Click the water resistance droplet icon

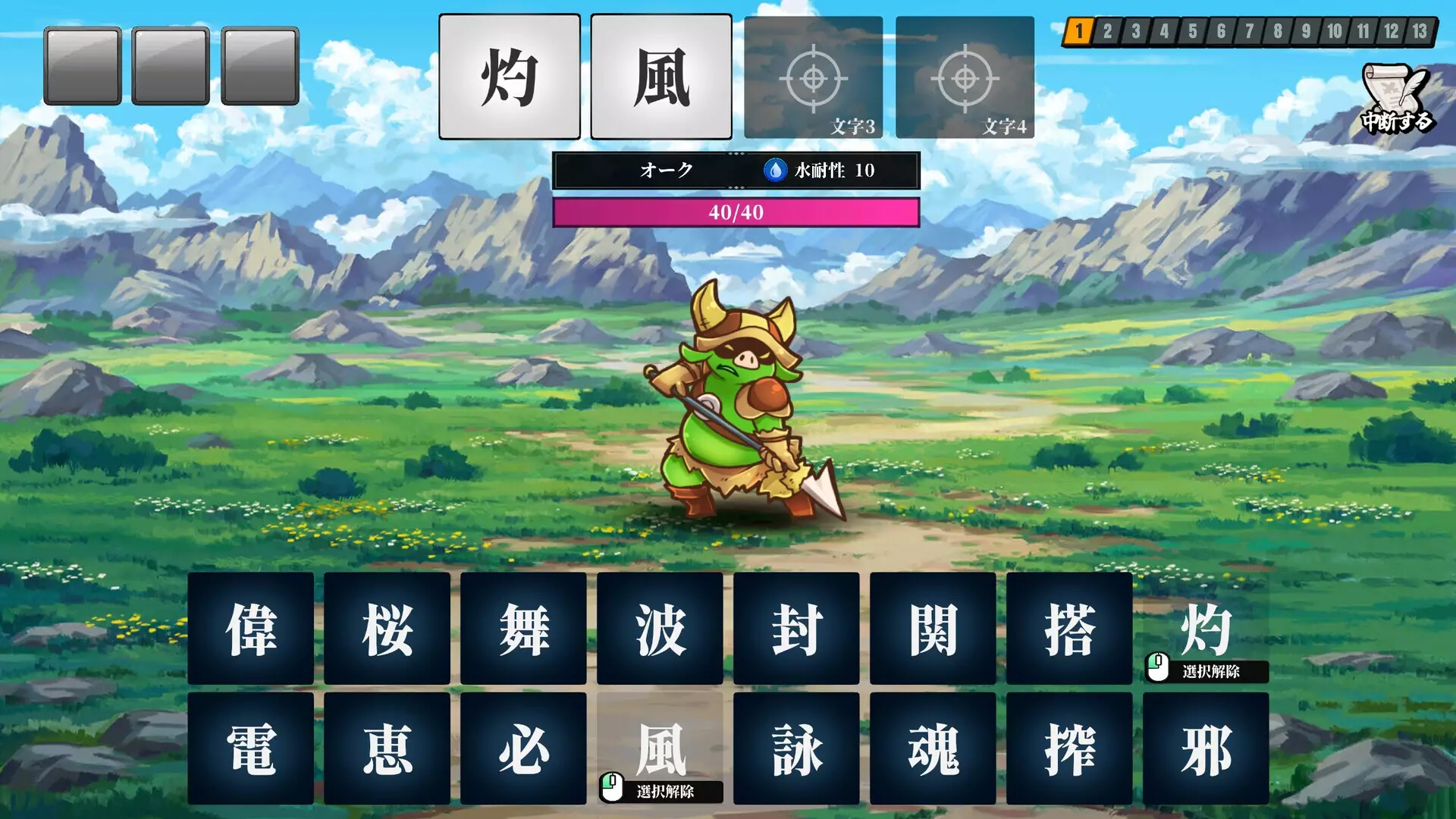click(x=774, y=171)
